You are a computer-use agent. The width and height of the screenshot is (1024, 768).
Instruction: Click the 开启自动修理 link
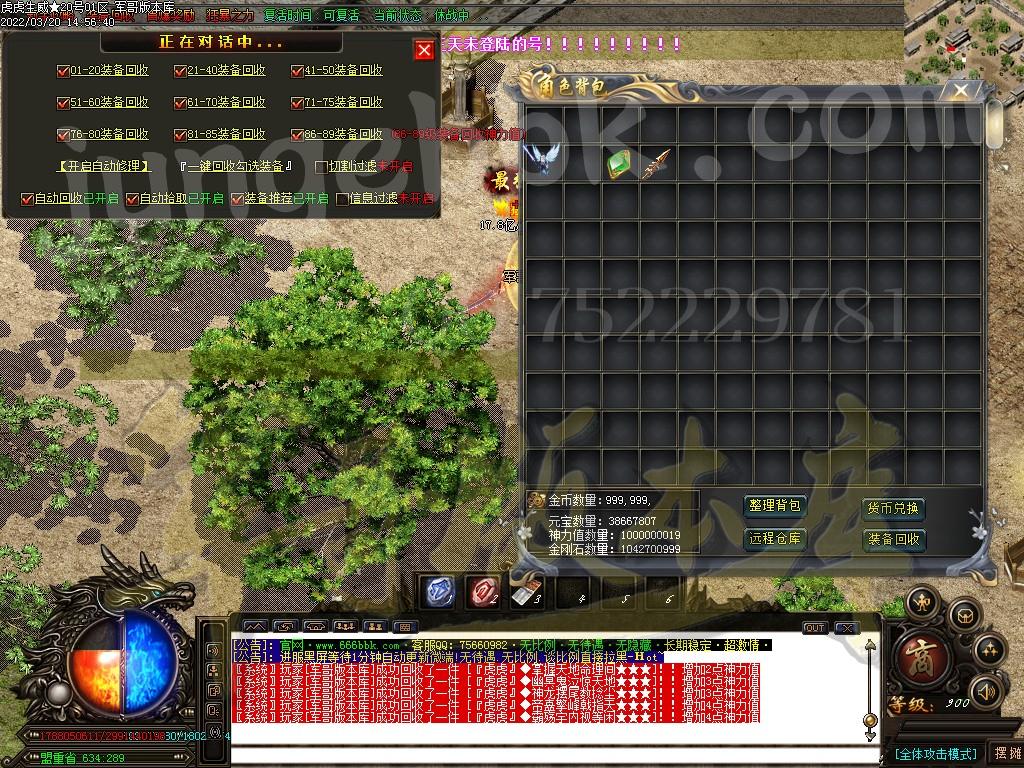pos(104,166)
